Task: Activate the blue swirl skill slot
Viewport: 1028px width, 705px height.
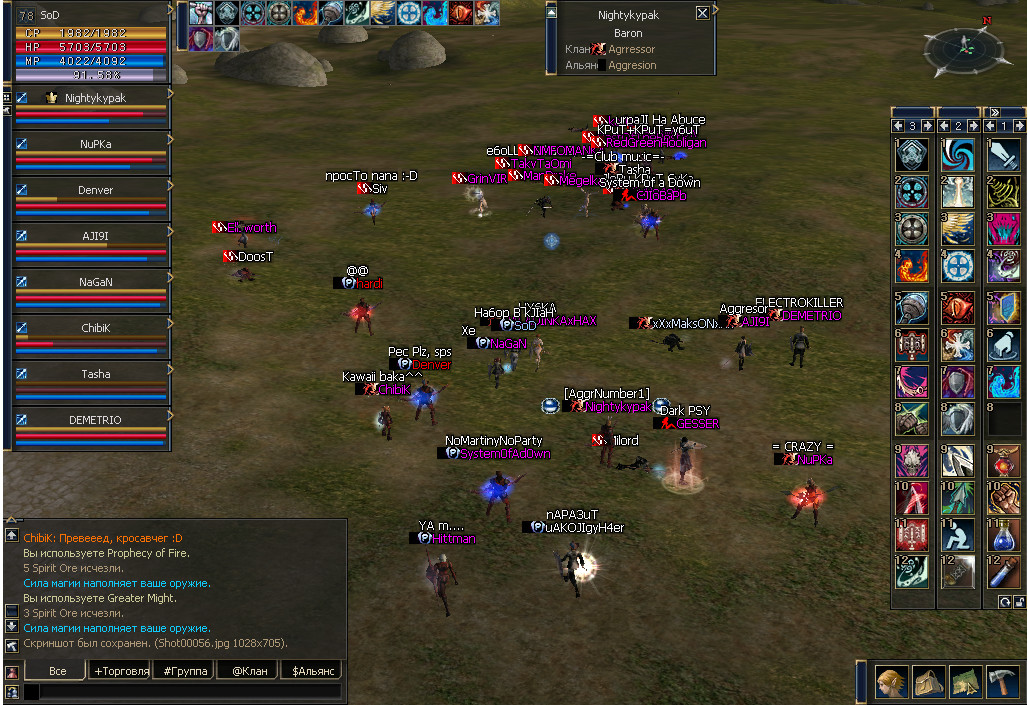Action: tap(957, 154)
